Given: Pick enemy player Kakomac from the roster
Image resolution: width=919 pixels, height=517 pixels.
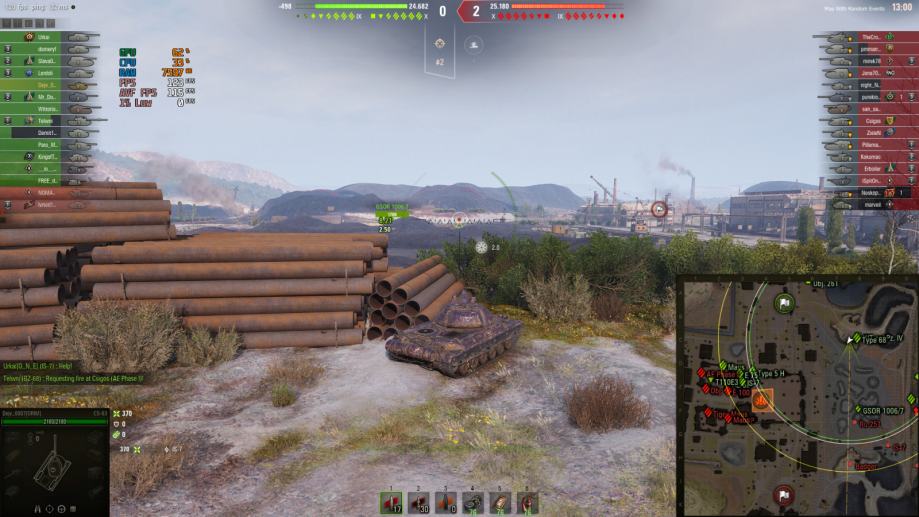Looking at the screenshot, I should click(x=868, y=157).
